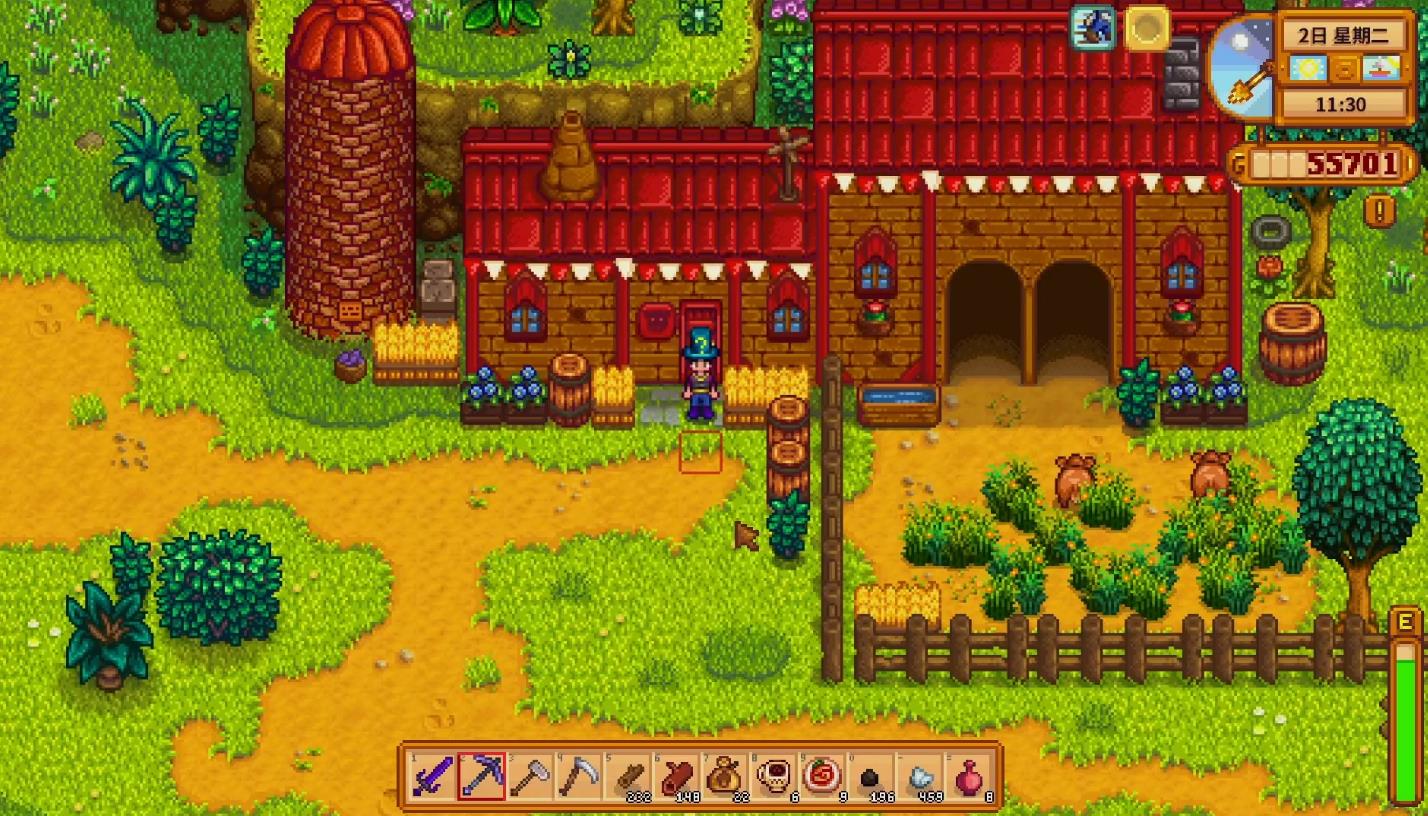Choose the pale crystal stack of 459
The image size is (1428, 816).
(921, 776)
